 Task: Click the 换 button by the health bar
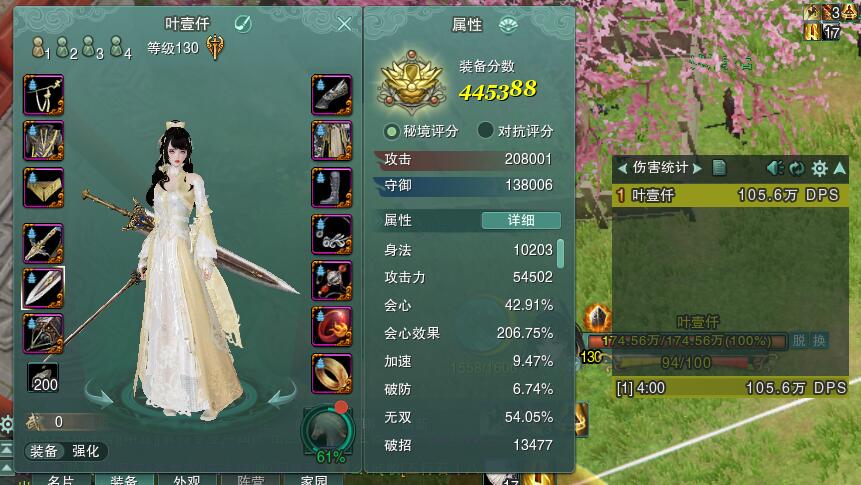[819, 340]
